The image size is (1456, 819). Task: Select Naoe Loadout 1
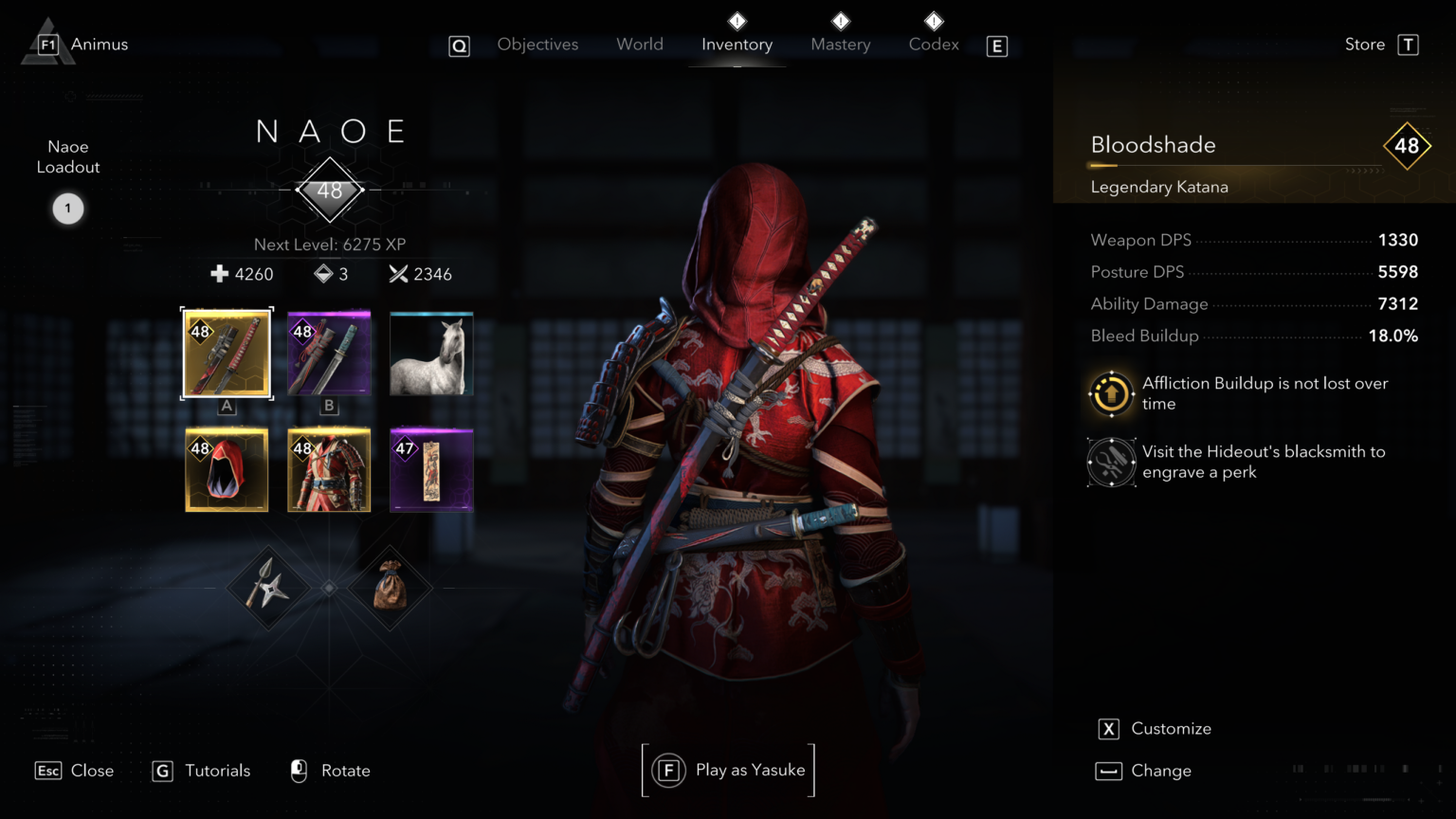[x=67, y=209]
